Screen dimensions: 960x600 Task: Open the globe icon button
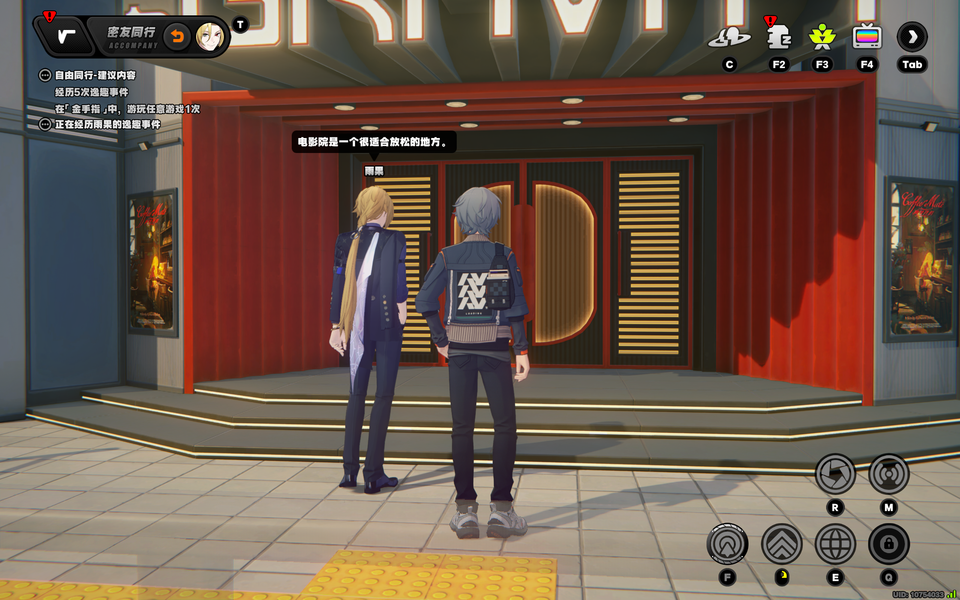coord(835,544)
